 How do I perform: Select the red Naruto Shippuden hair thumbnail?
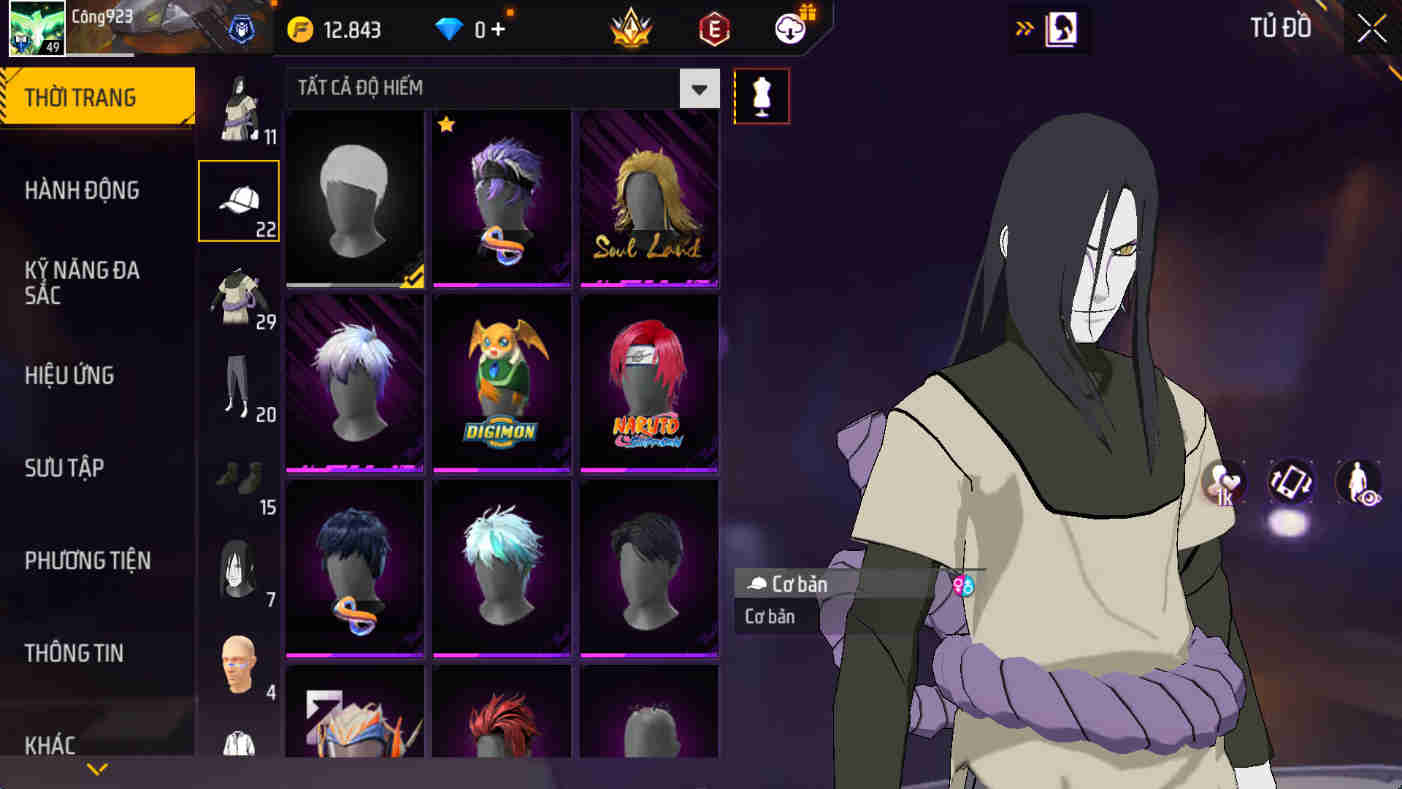point(648,381)
